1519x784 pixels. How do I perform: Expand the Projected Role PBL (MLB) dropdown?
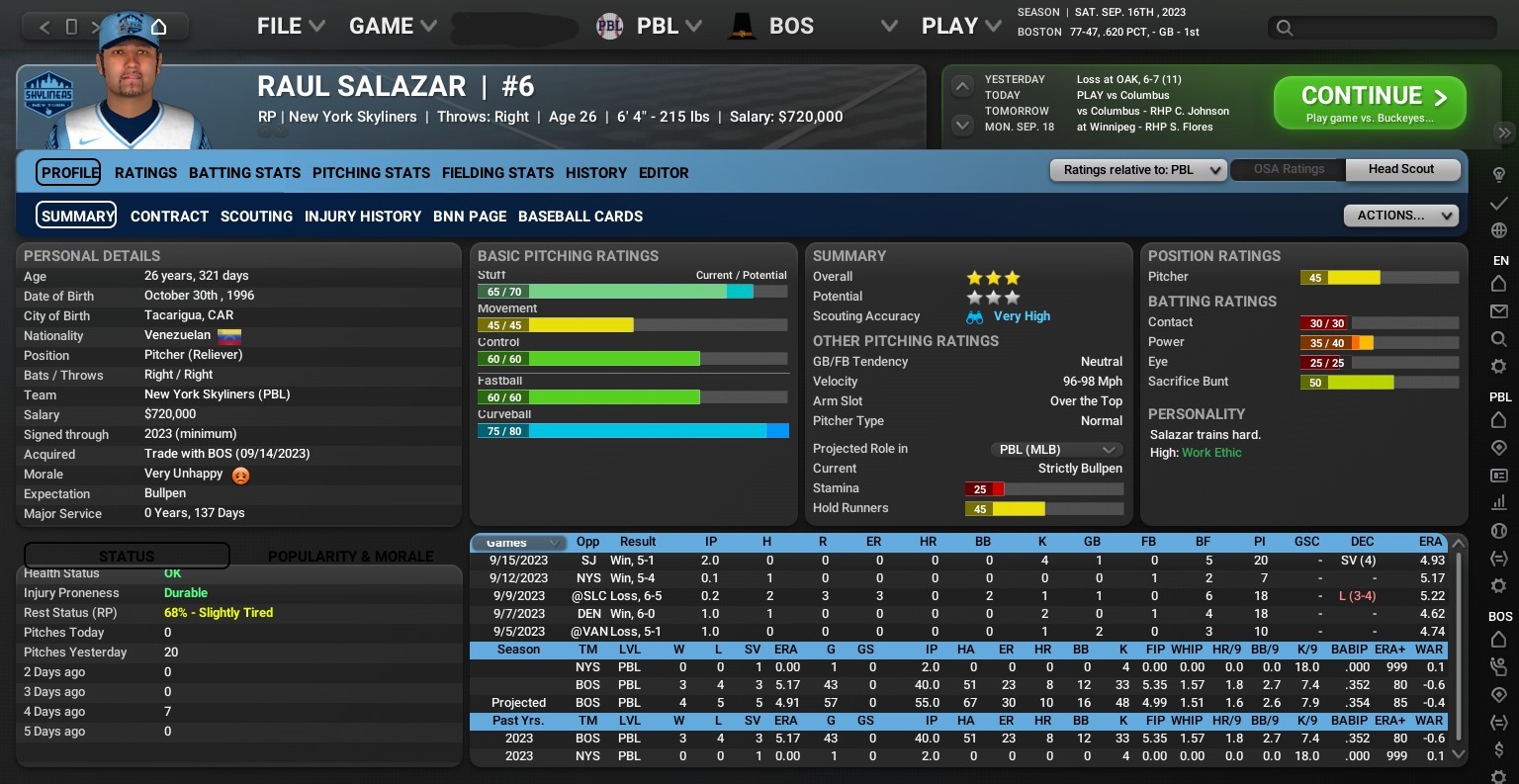click(1056, 449)
